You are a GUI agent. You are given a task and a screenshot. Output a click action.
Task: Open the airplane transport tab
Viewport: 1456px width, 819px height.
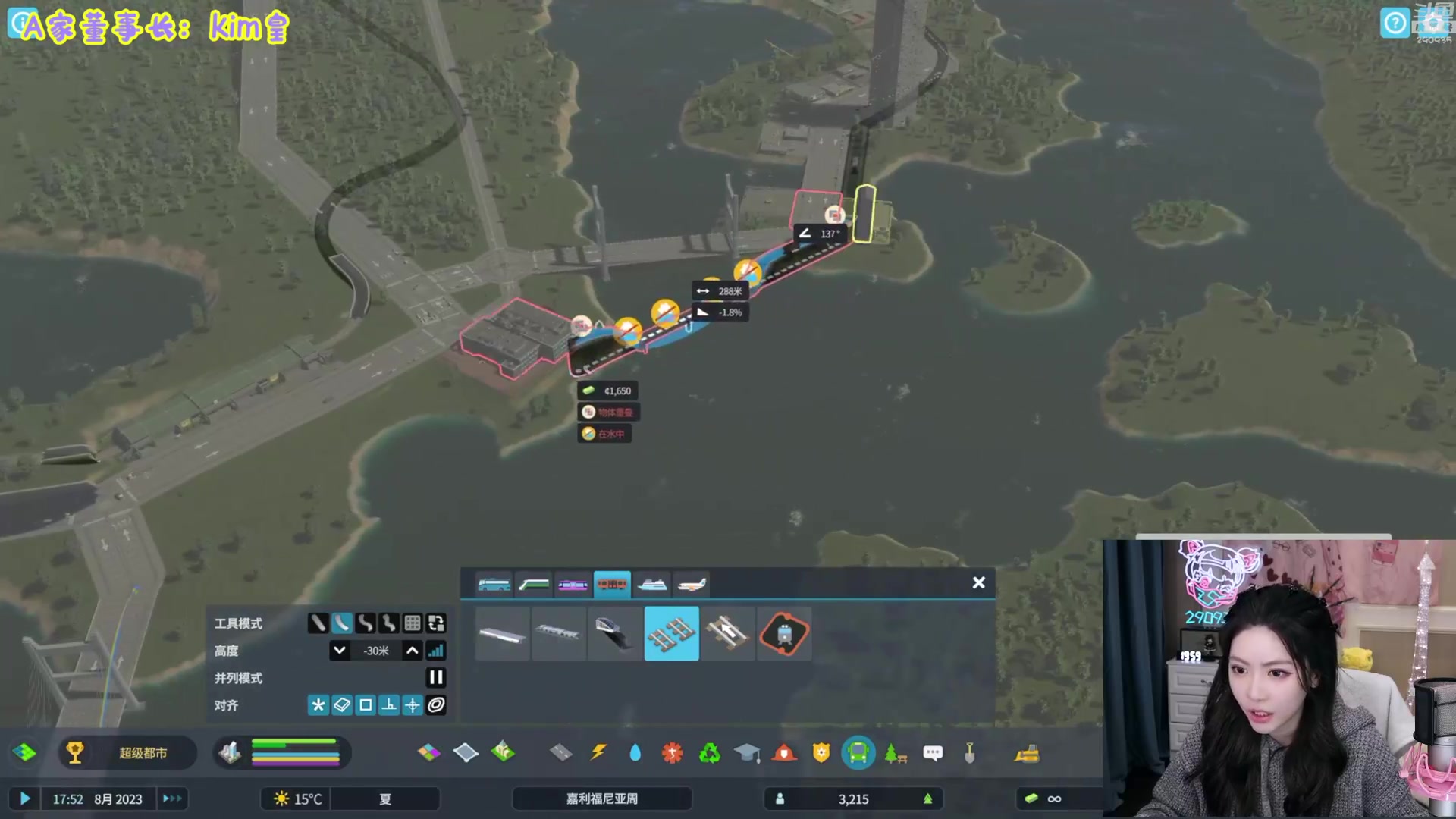pyautogui.click(x=692, y=585)
